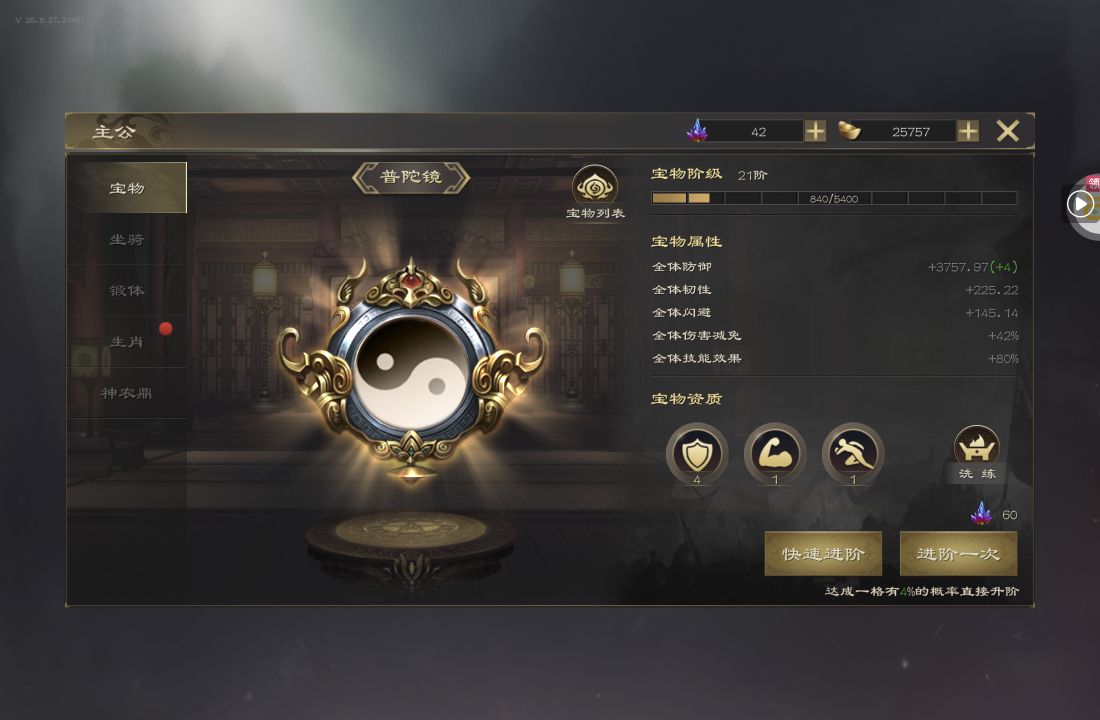The height and width of the screenshot is (720, 1100).
Task: Open the 宝物列表 treasure list
Action: [x=595, y=192]
